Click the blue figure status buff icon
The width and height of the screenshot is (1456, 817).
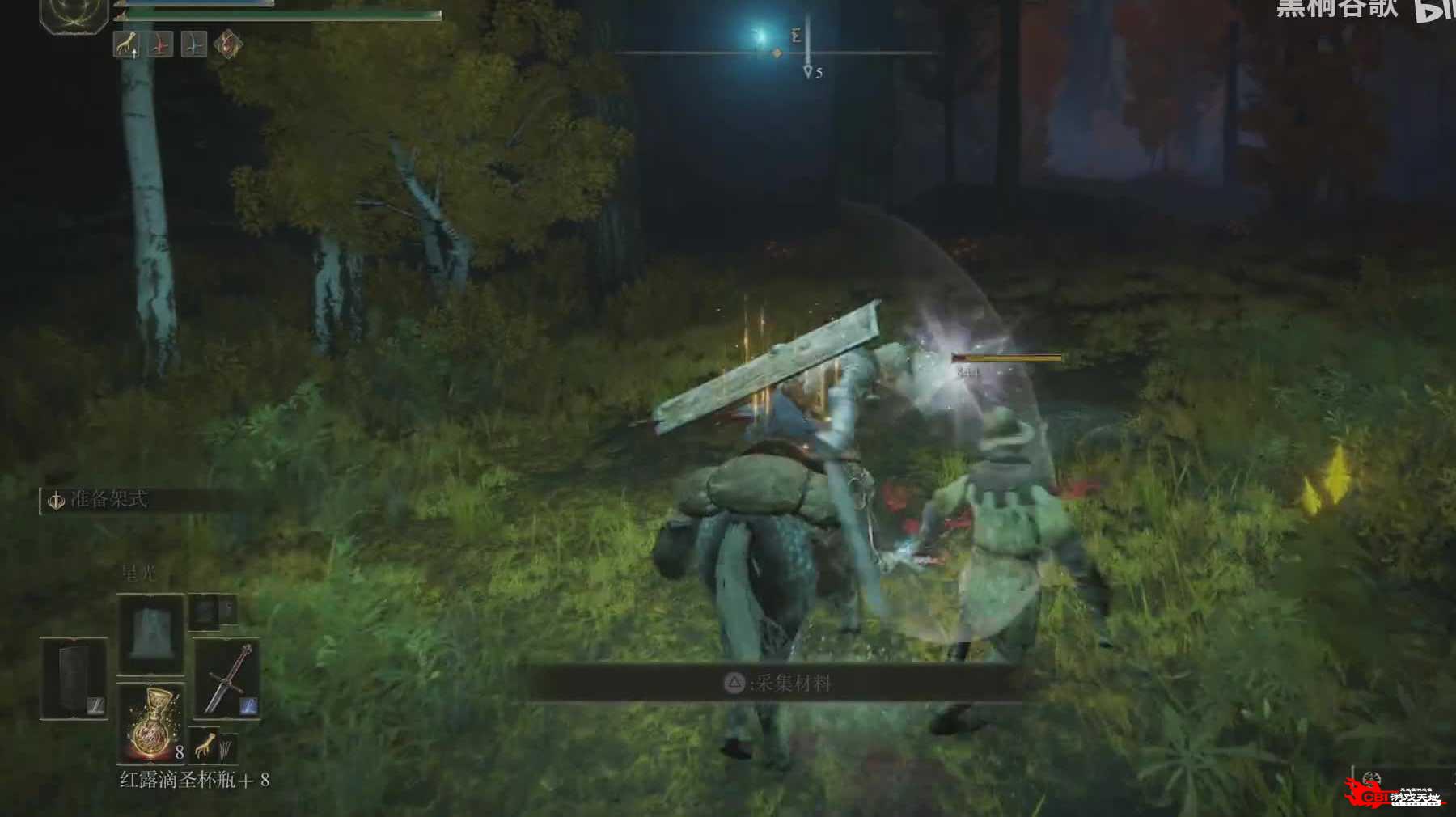click(x=193, y=44)
